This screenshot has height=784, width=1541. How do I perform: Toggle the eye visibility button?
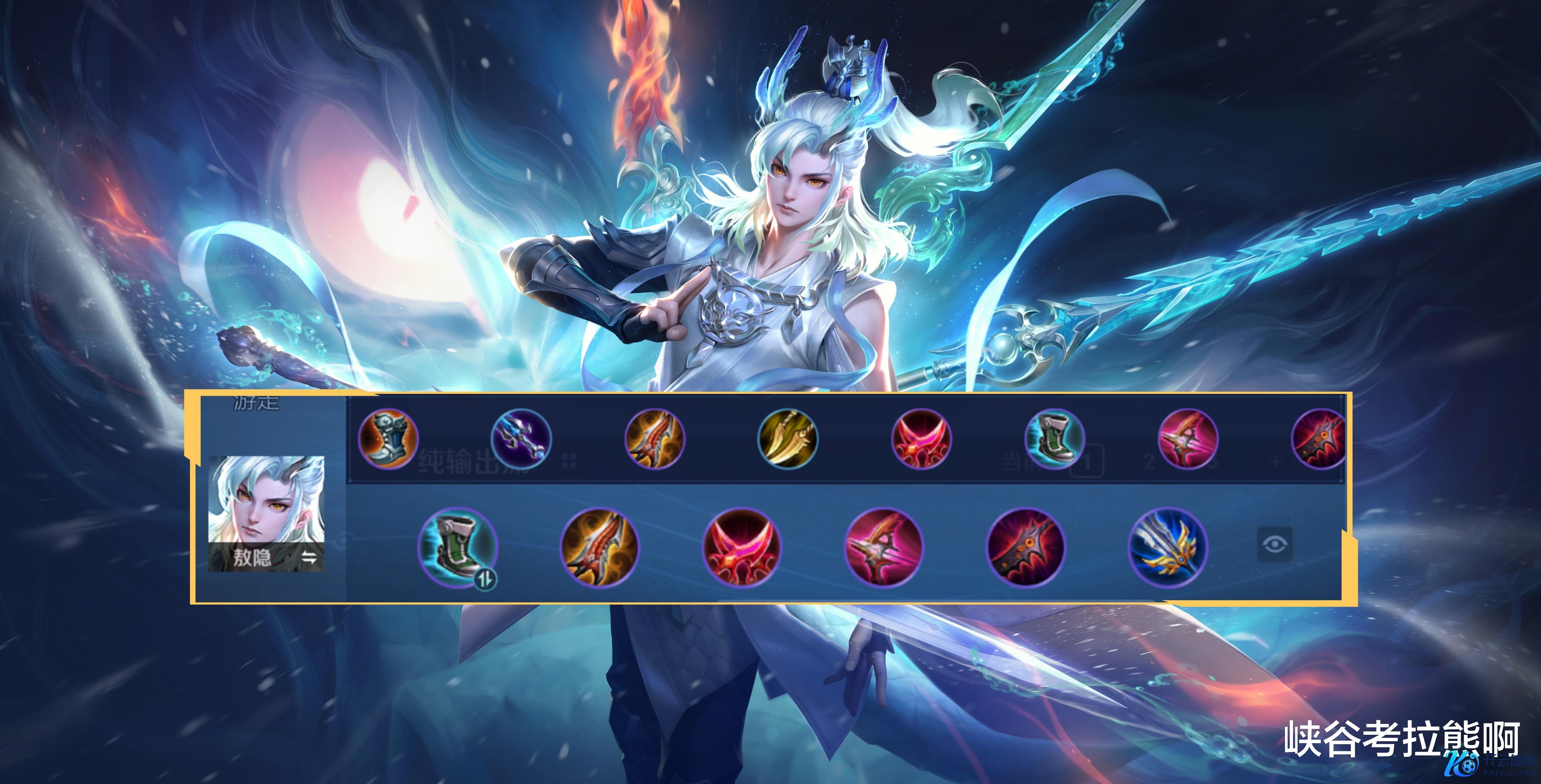[x=1275, y=544]
